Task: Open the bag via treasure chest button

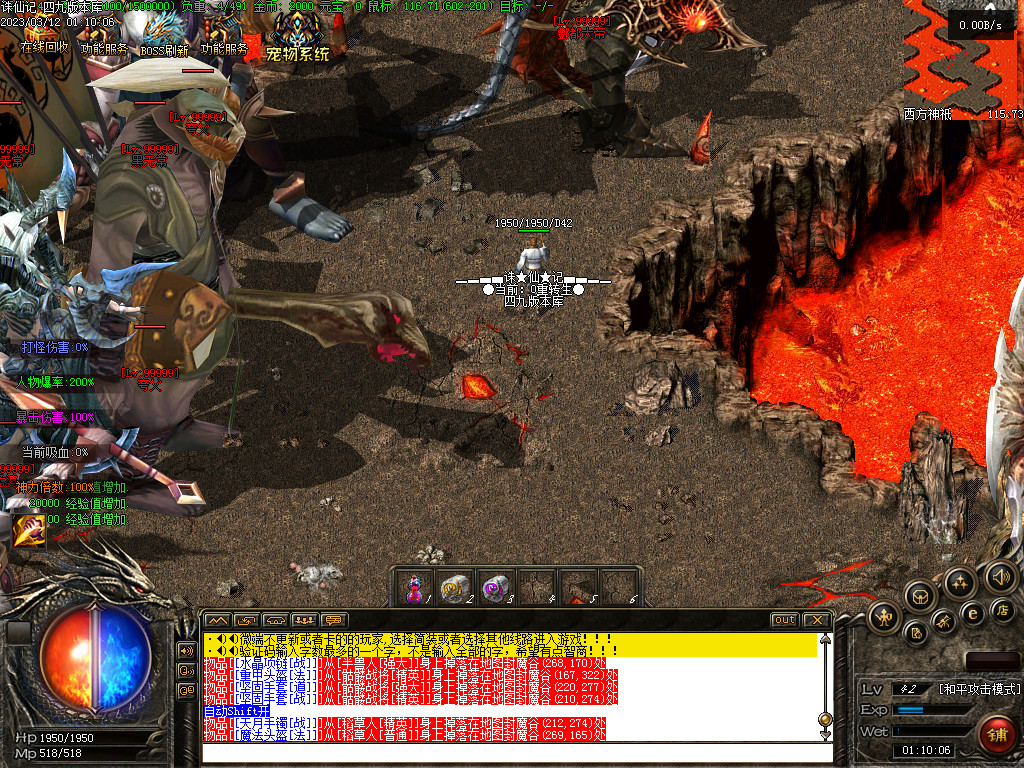Action: [921, 596]
